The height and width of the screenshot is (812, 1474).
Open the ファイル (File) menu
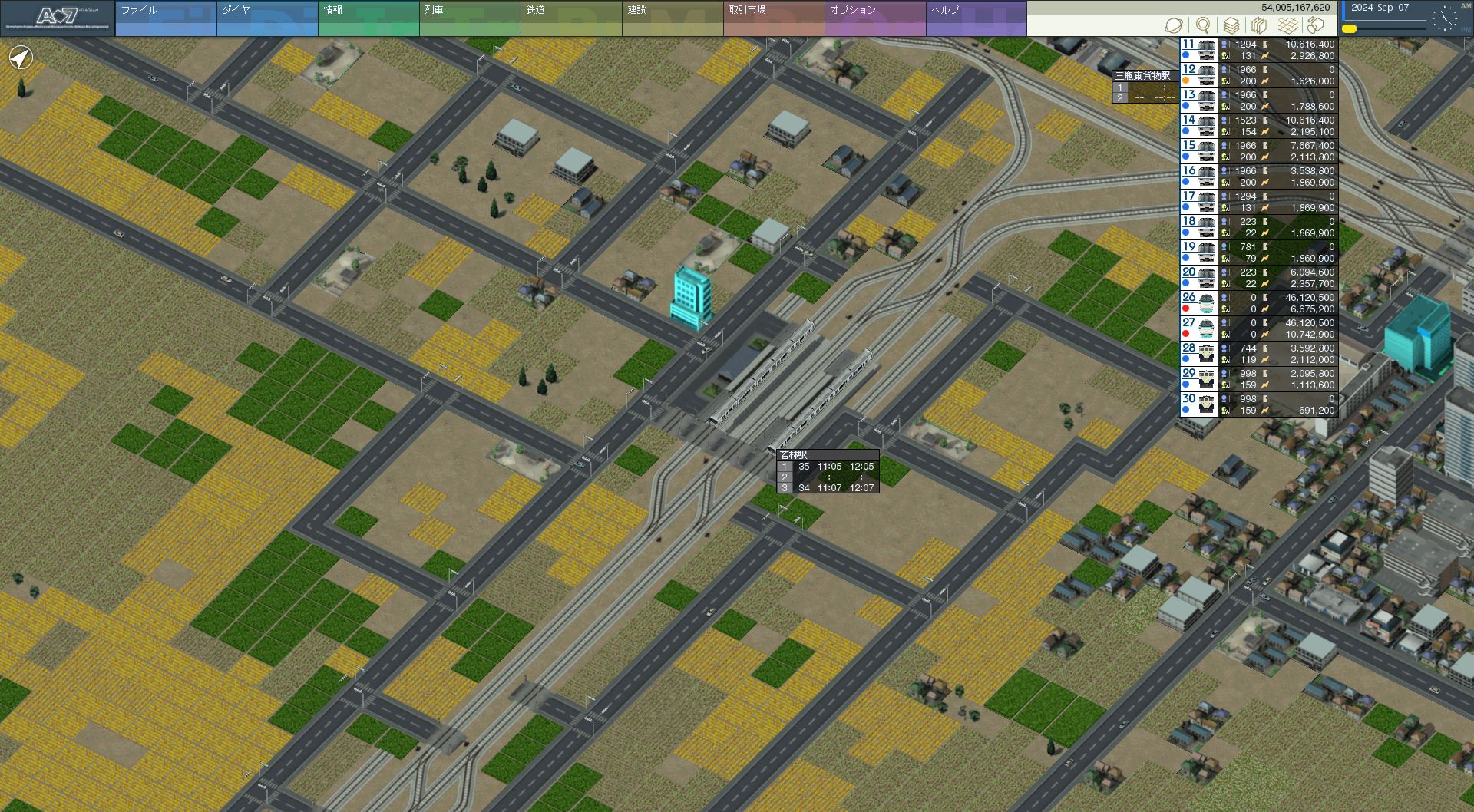coord(165,18)
